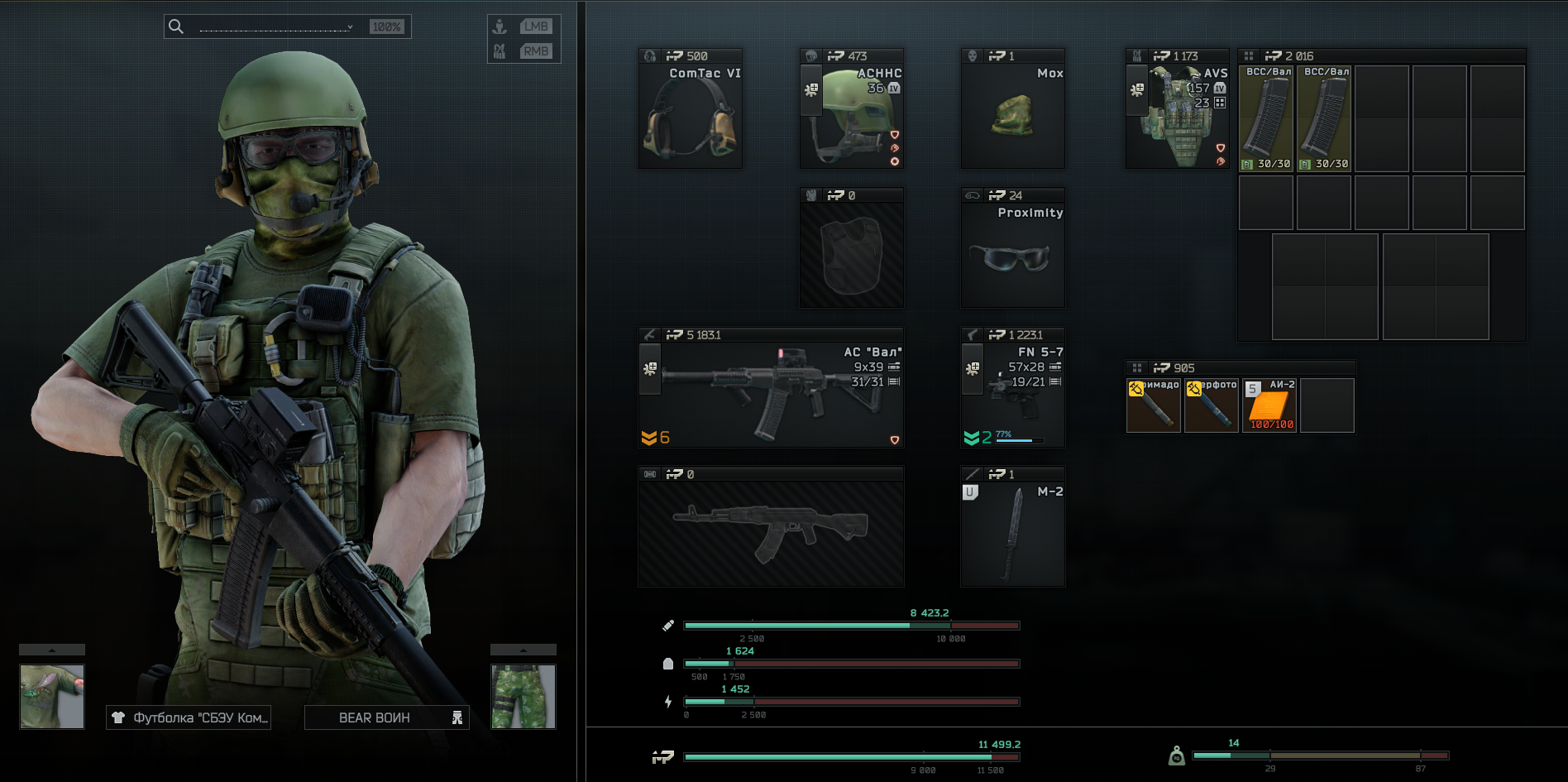
Task: Open the modding icon on the FN 5-7
Action: 973,368
